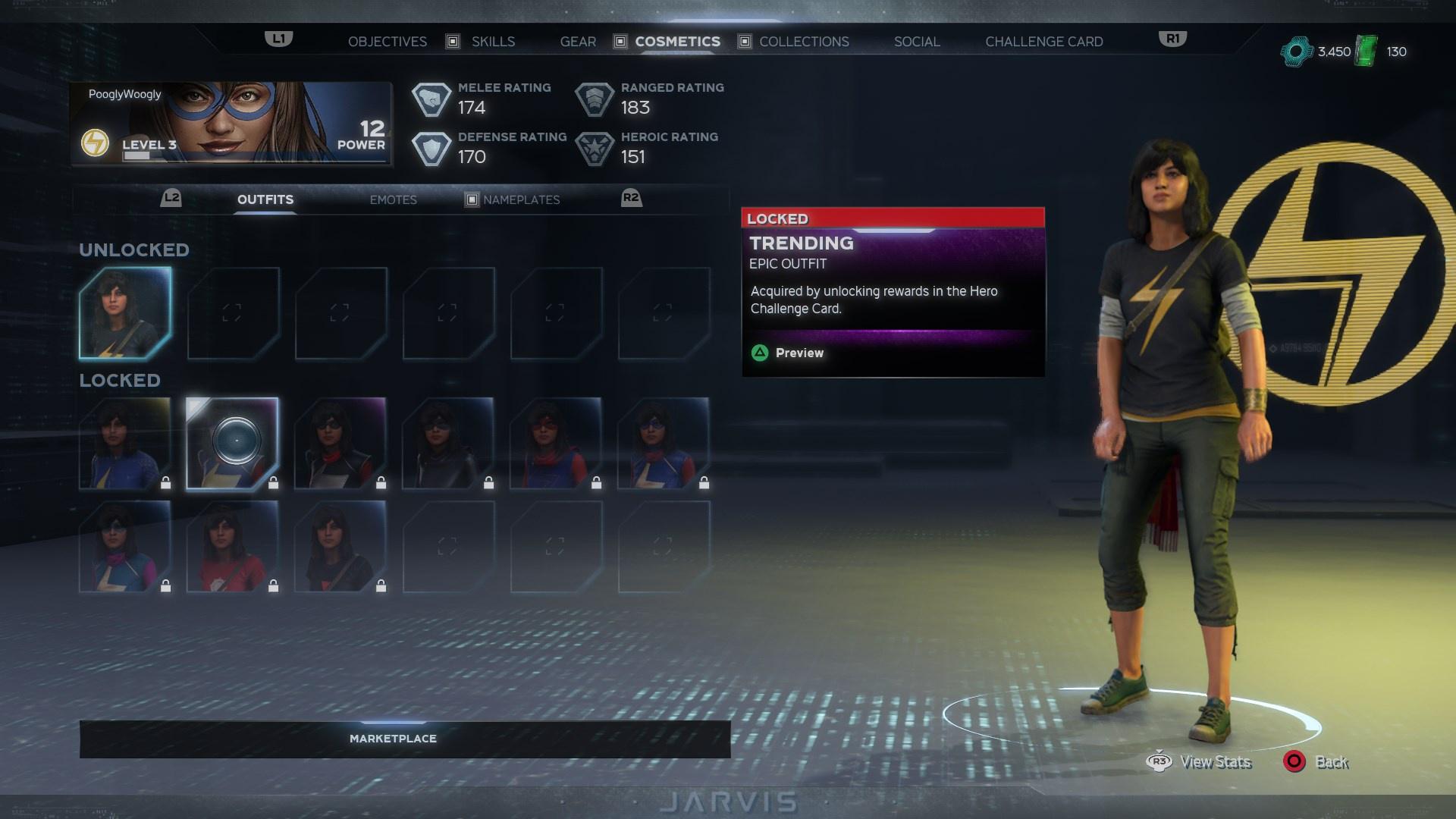Screen dimensions: 1456x819
Task: Select the Cosmetics tab
Action: [677, 42]
